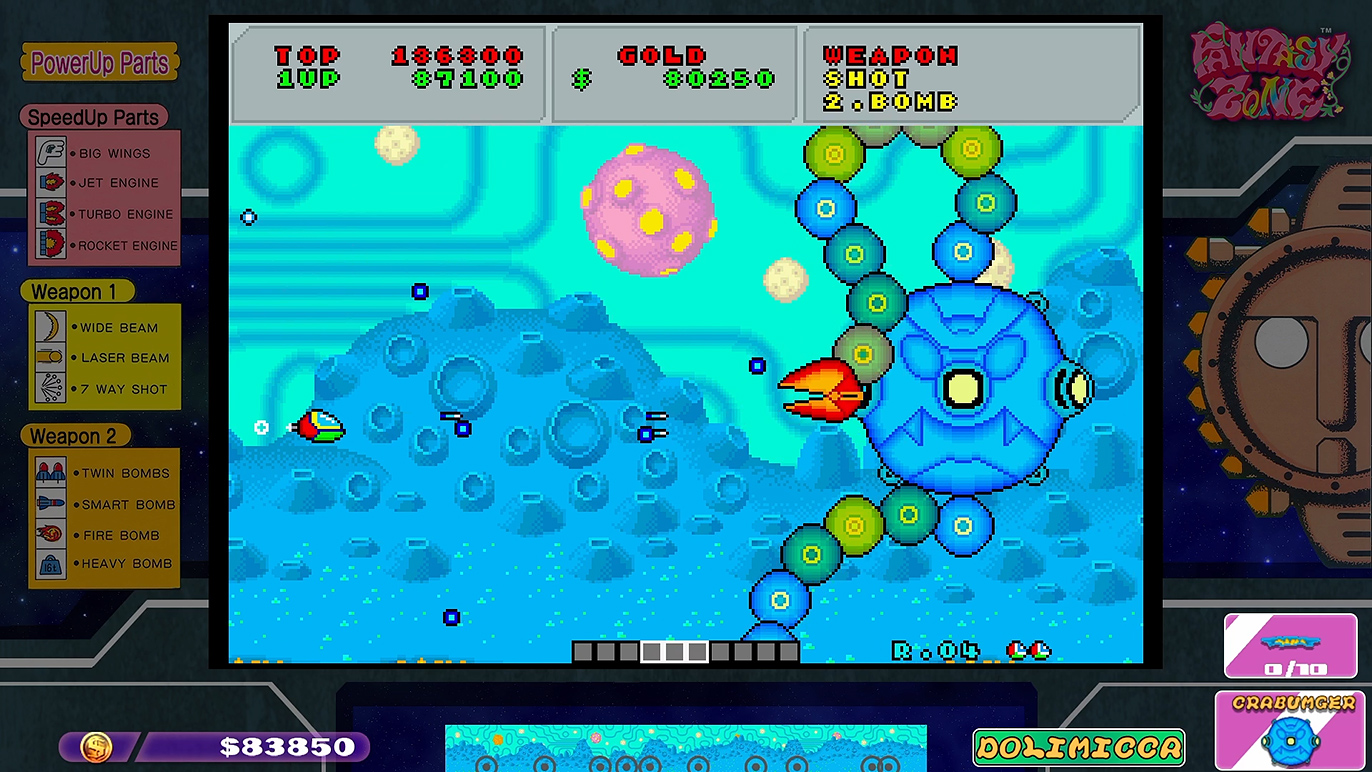Click the Dolimicca stage name label
The width and height of the screenshot is (1372, 772).
(x=1078, y=747)
